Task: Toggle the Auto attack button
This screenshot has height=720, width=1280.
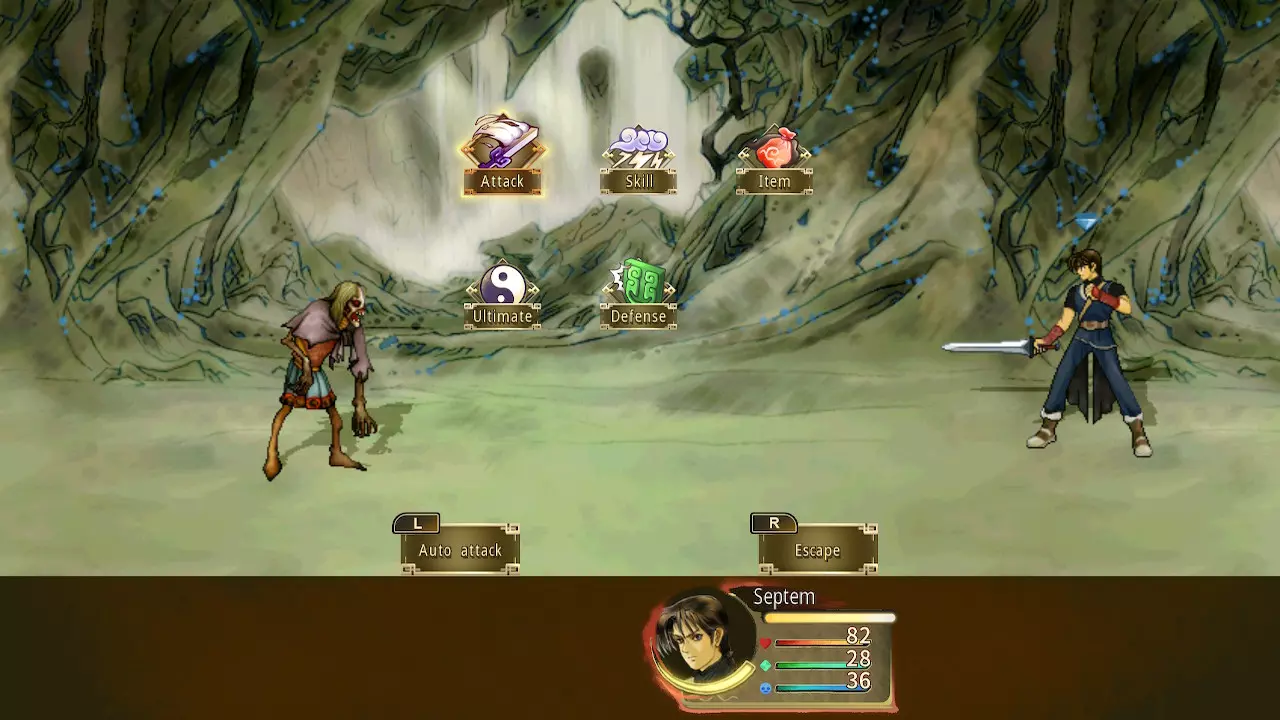Action: click(460, 549)
